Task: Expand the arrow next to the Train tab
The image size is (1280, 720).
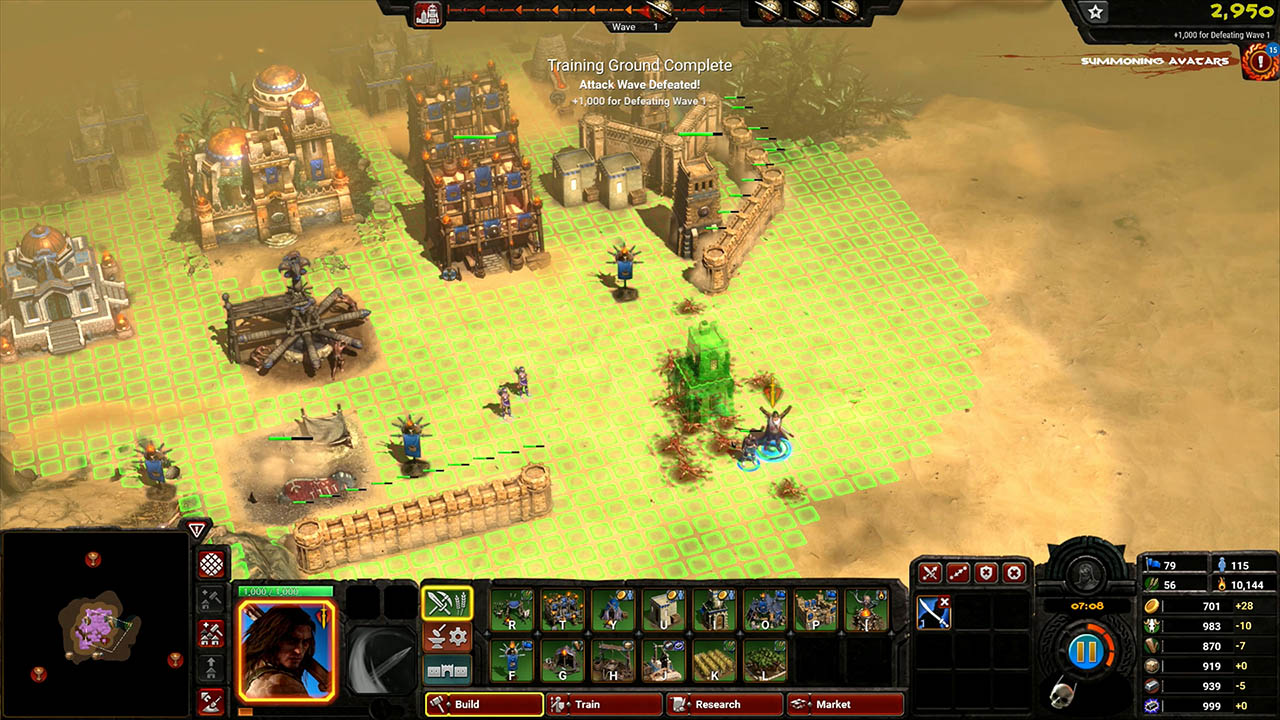Action: (570, 704)
